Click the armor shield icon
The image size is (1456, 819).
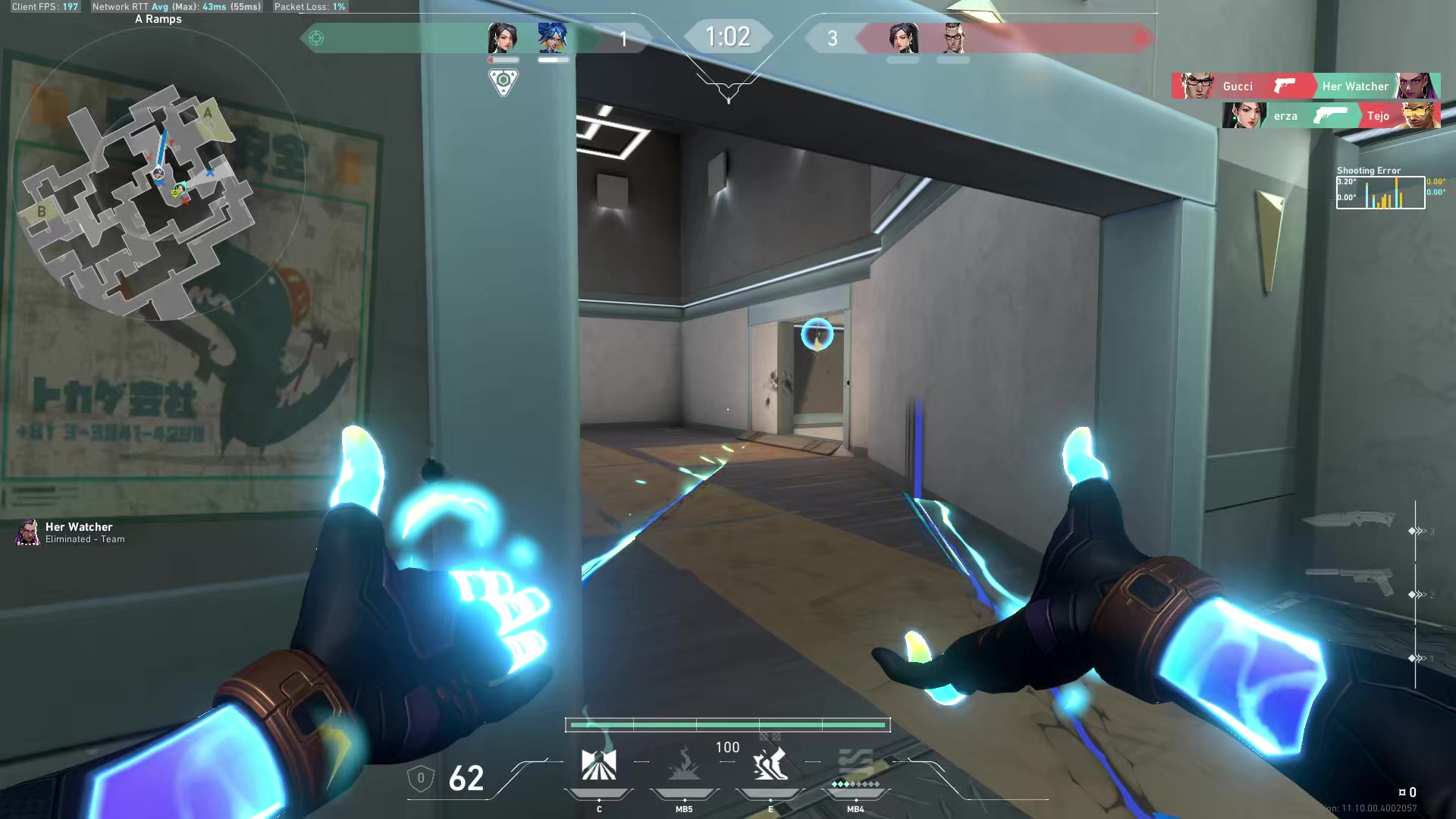[x=421, y=778]
